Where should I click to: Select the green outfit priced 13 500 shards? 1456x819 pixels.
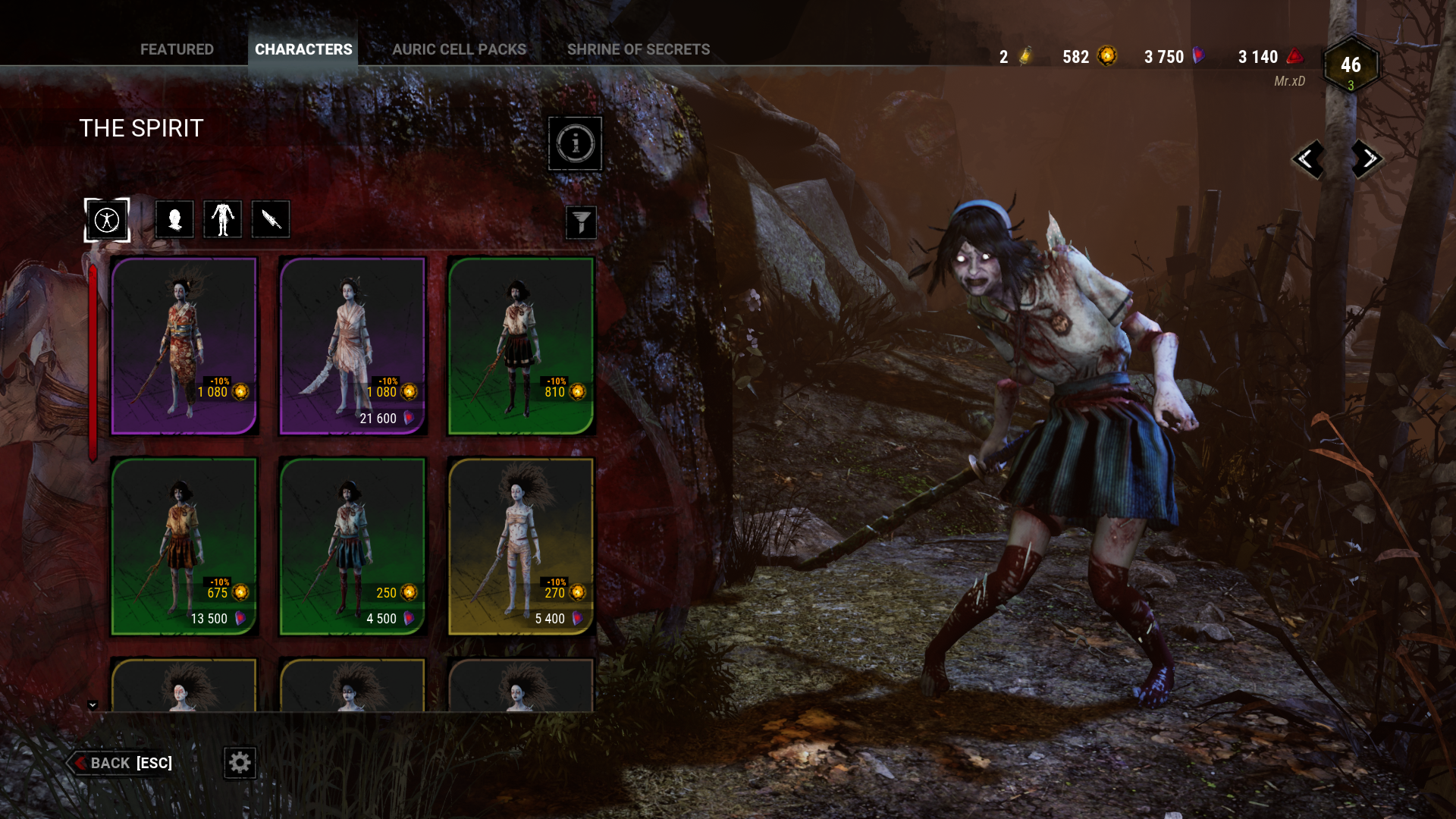pos(184,546)
